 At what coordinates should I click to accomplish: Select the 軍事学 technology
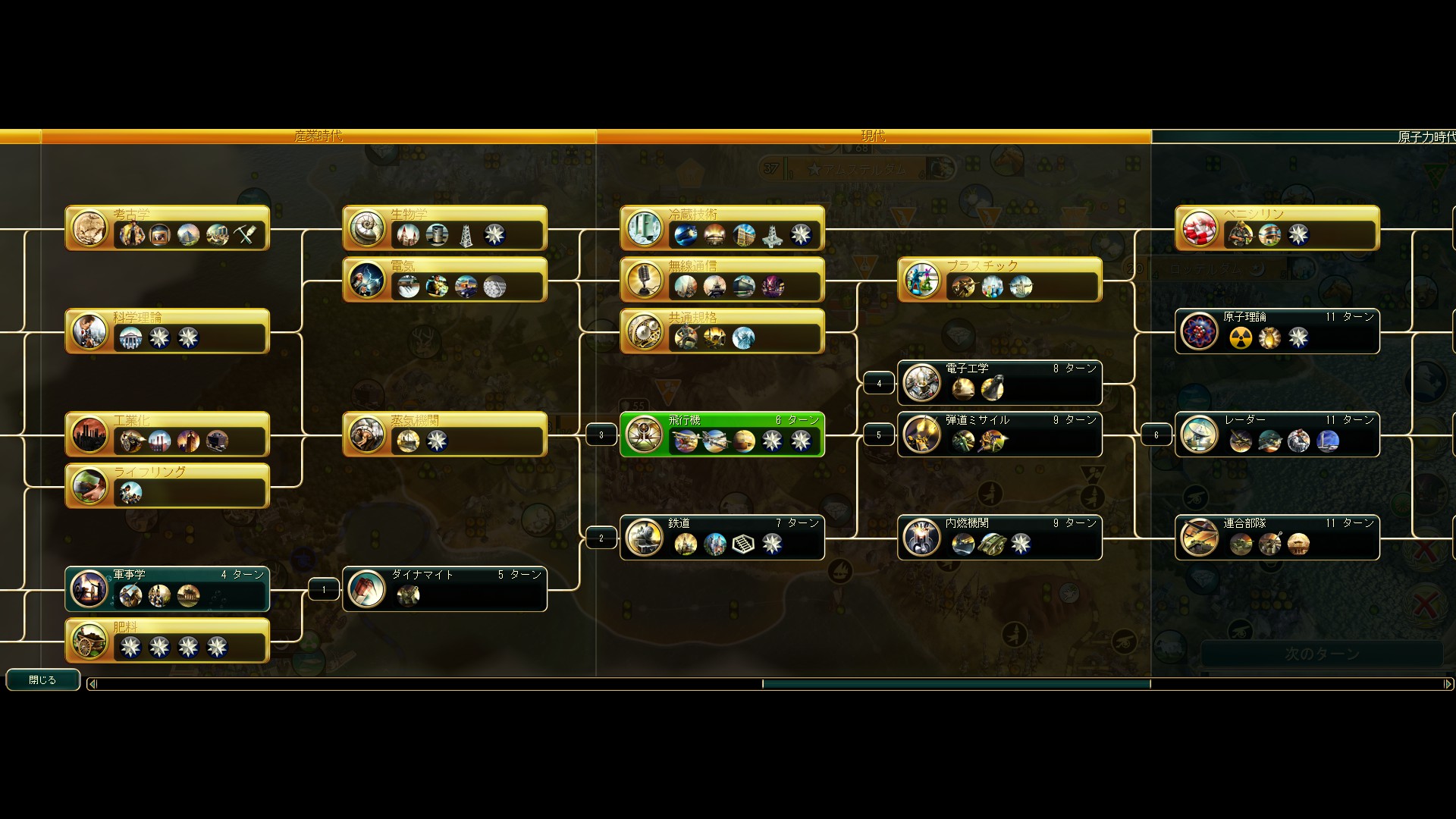[x=167, y=589]
